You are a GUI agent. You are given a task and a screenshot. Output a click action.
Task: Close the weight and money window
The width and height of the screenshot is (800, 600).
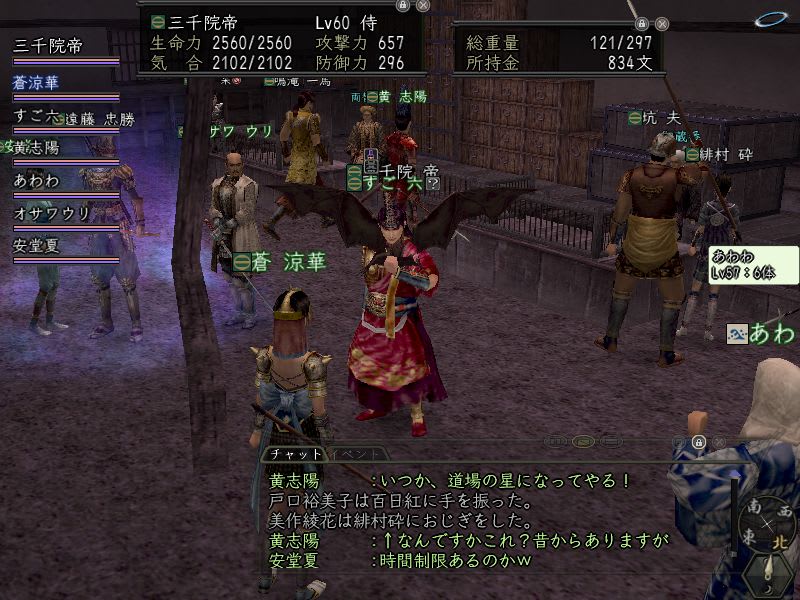[662, 24]
